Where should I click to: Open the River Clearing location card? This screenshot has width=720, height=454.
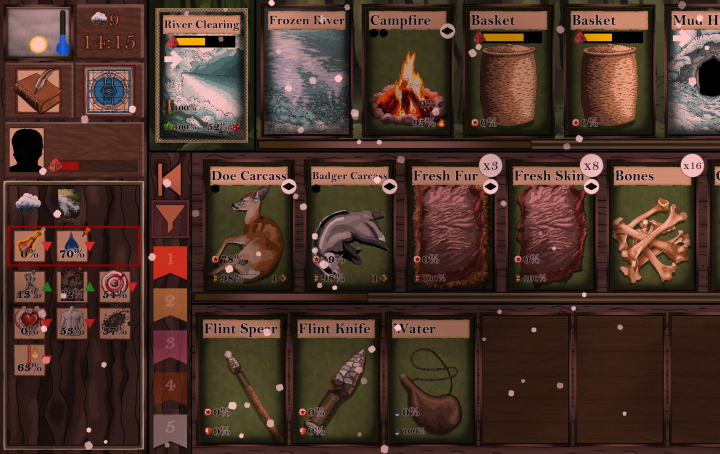(x=202, y=75)
